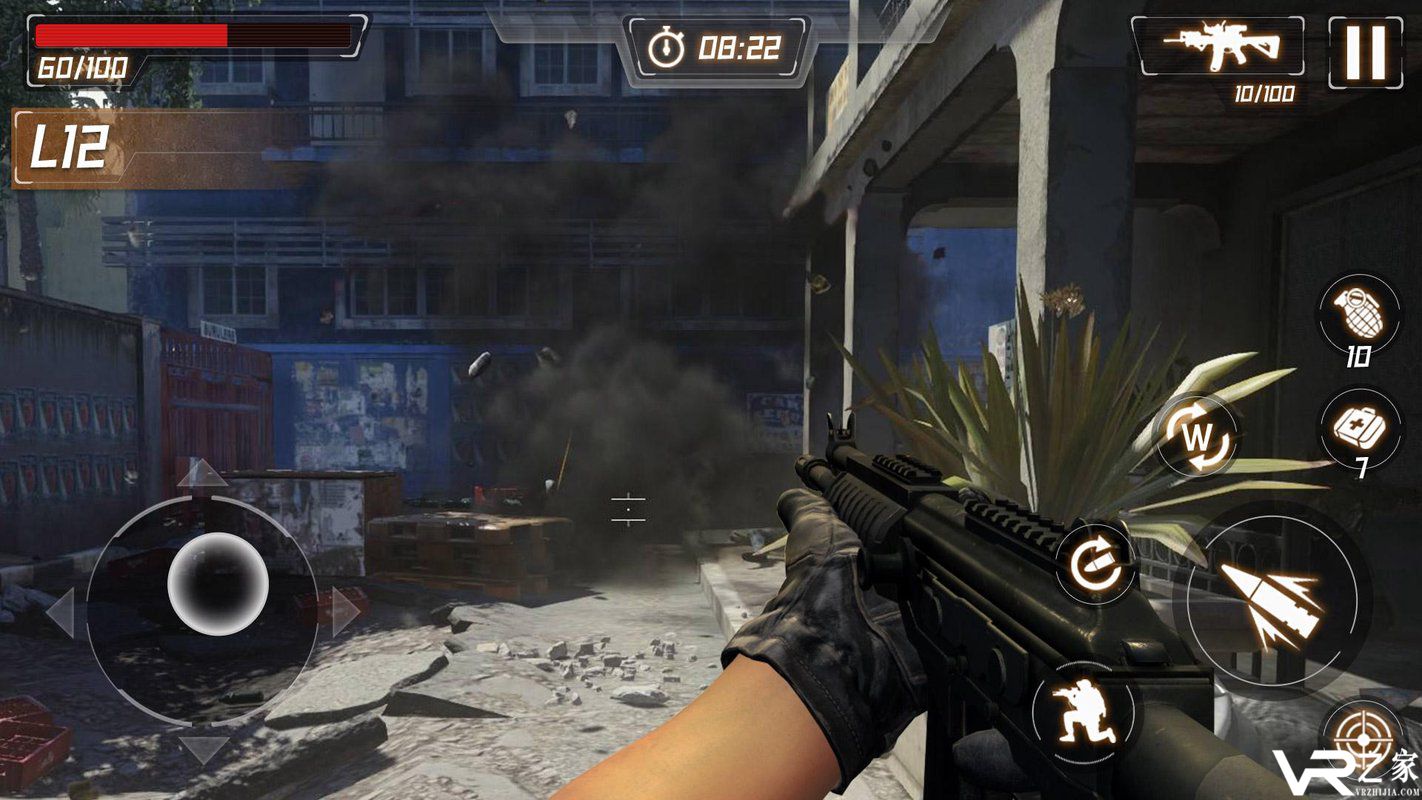Viewport: 1422px width, 800px height.
Task: Toggle crouch using the kneeling soldier icon
Action: [x=1084, y=714]
